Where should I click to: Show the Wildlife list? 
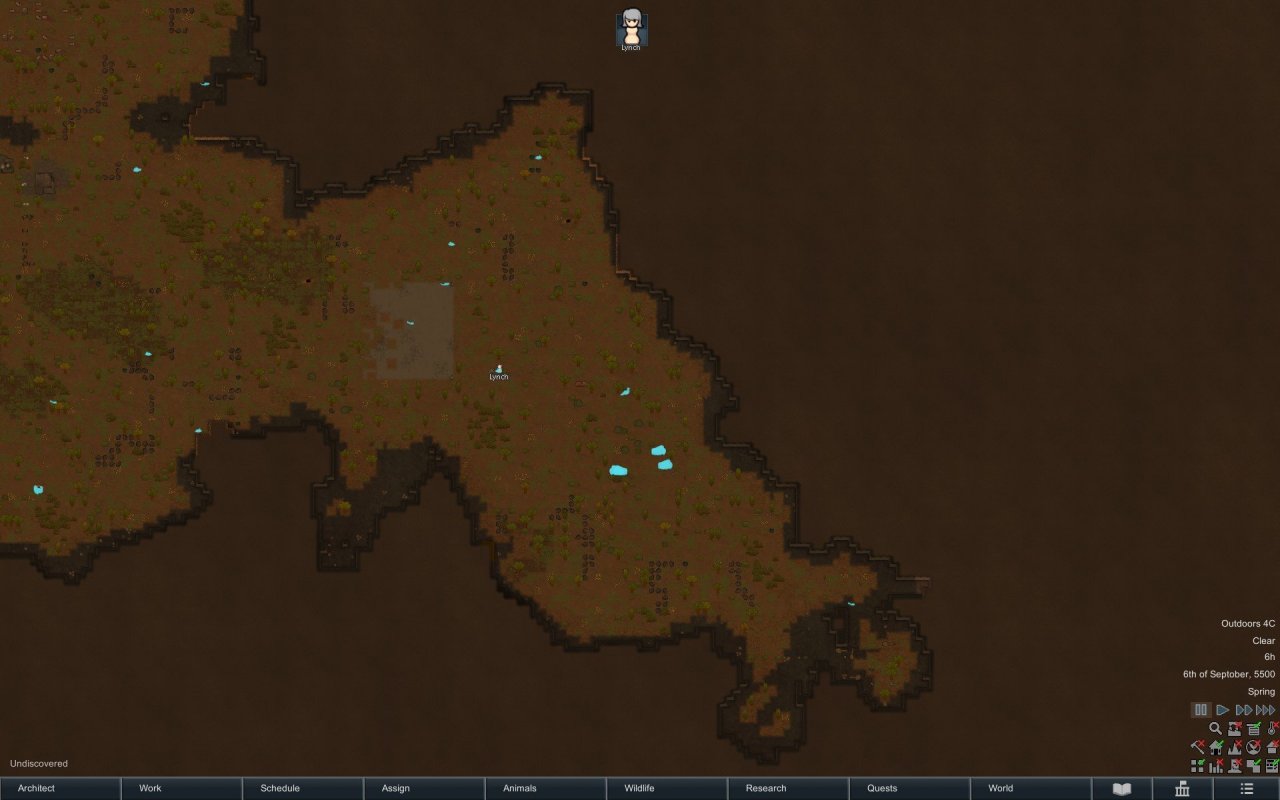point(666,788)
